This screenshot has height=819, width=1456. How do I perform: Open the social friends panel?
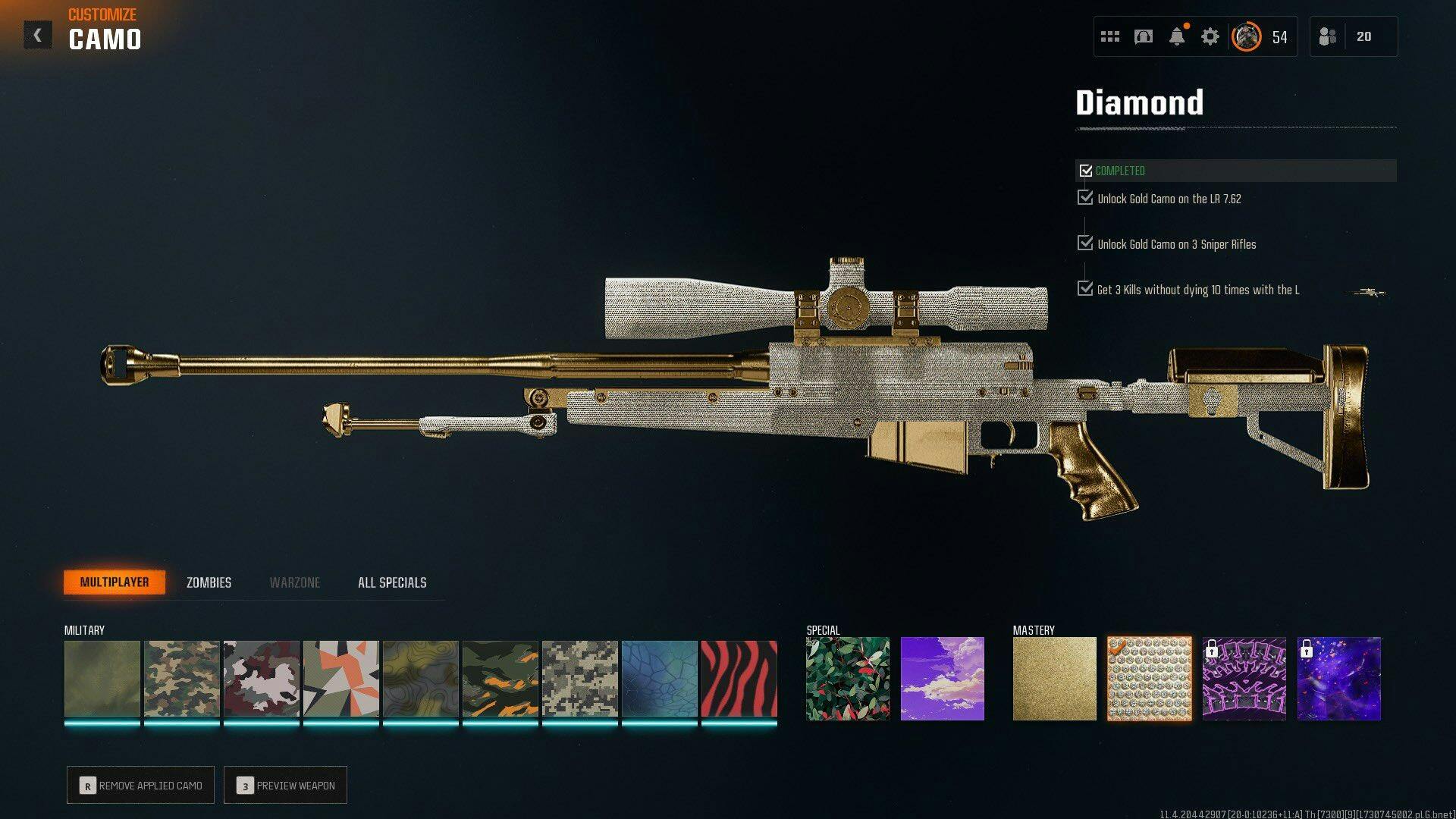coord(1353,36)
